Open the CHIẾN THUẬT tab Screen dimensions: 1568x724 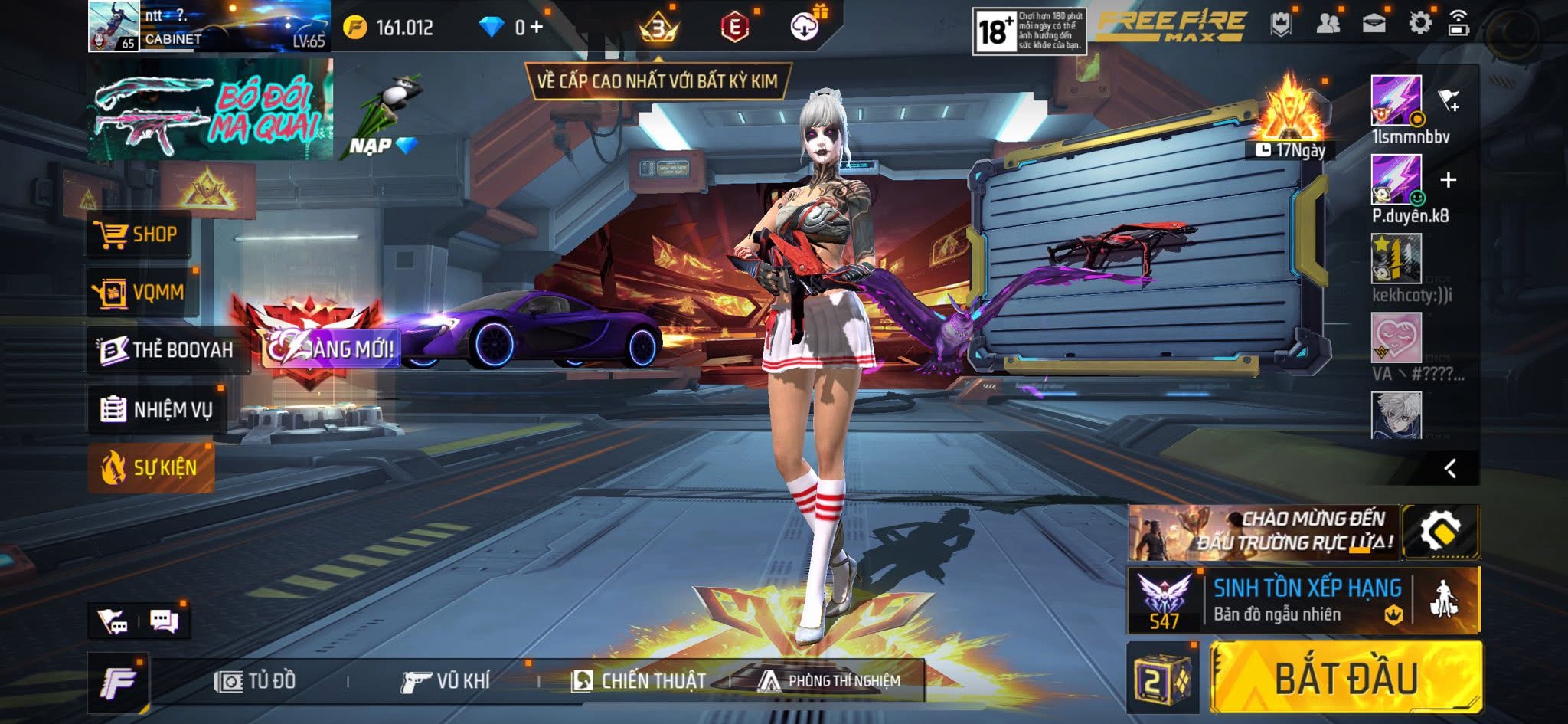pyautogui.click(x=638, y=680)
